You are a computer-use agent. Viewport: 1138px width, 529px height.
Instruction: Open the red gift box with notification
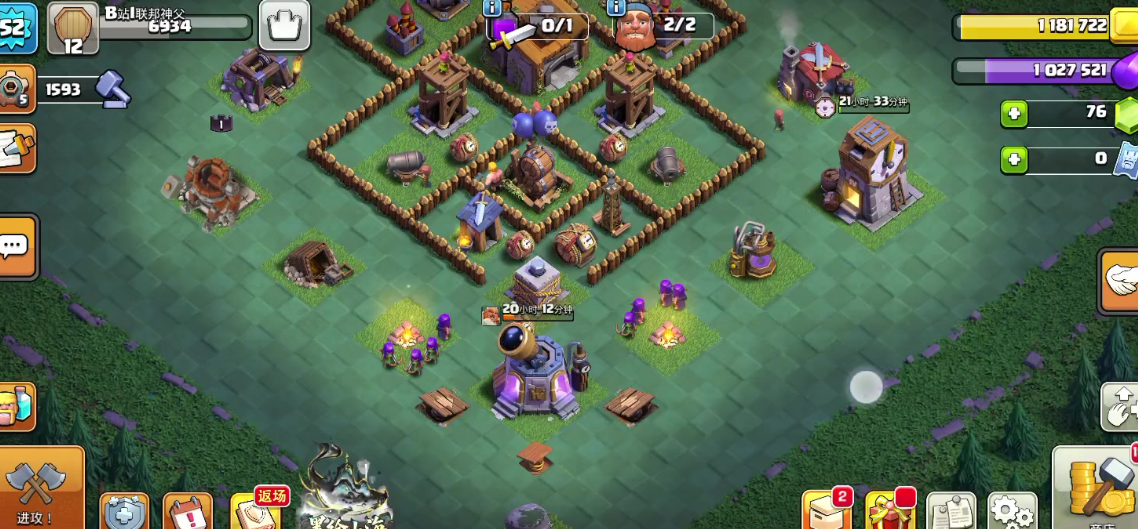pos(889,511)
